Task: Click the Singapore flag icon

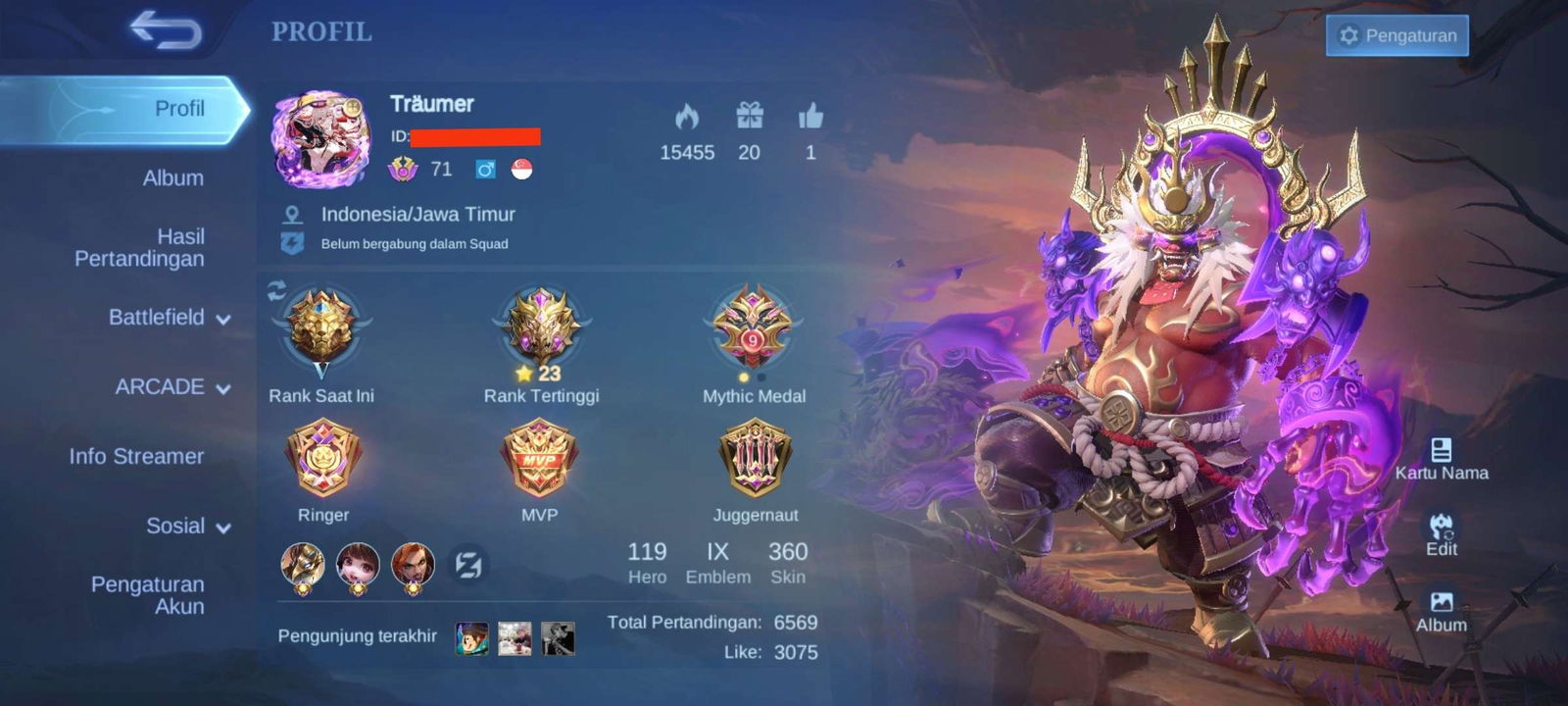Action: 522,169
